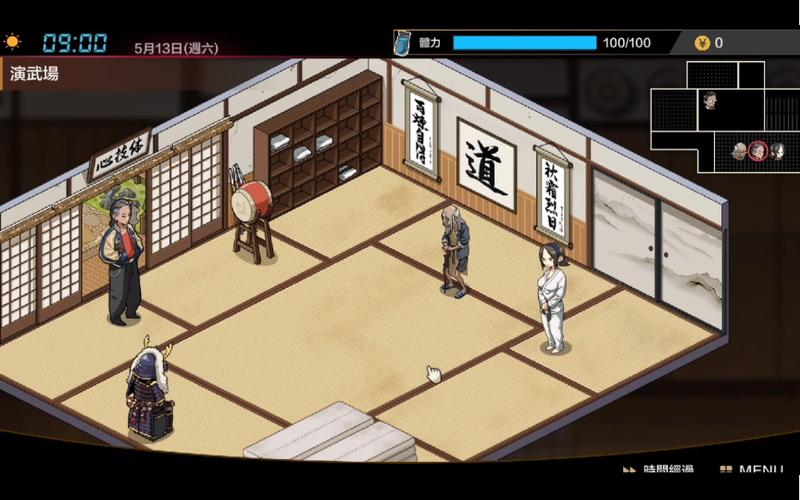The height and width of the screenshot is (500, 800).
Task: Choose the white-haired elder portrait on minimap
Action: 740,151
